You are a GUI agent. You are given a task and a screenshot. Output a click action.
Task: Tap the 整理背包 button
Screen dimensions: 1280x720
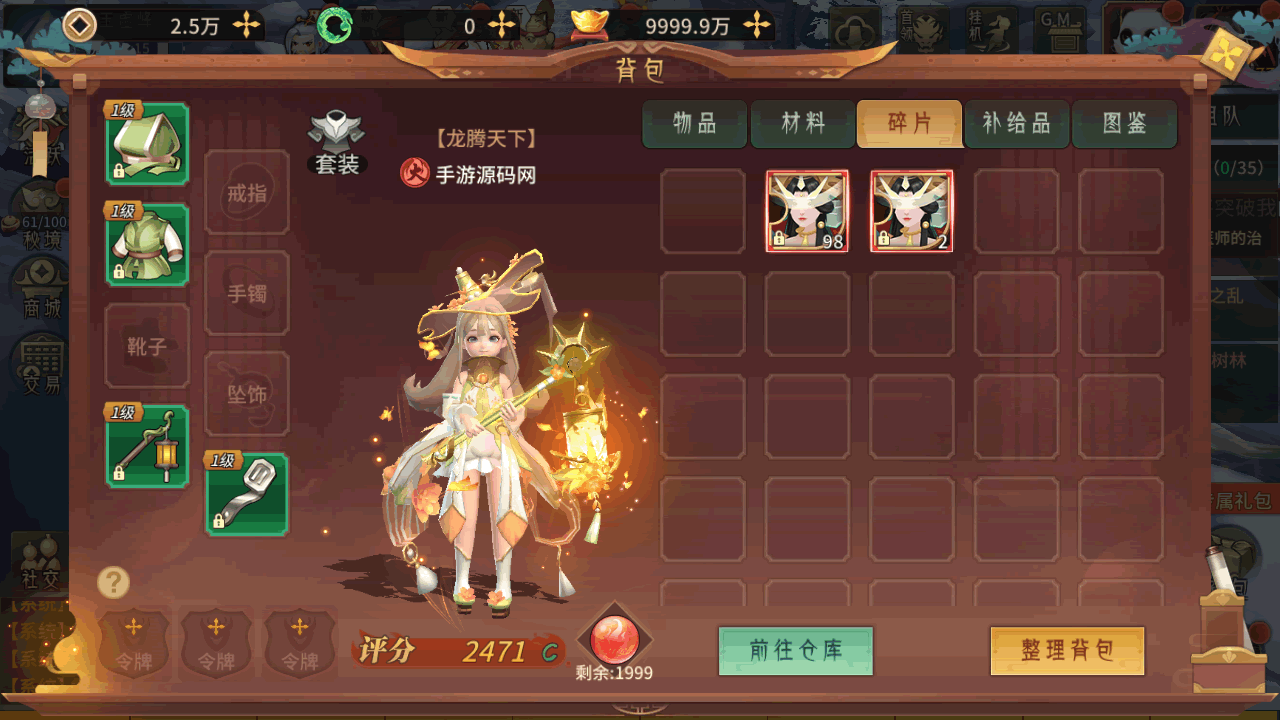coord(1067,651)
